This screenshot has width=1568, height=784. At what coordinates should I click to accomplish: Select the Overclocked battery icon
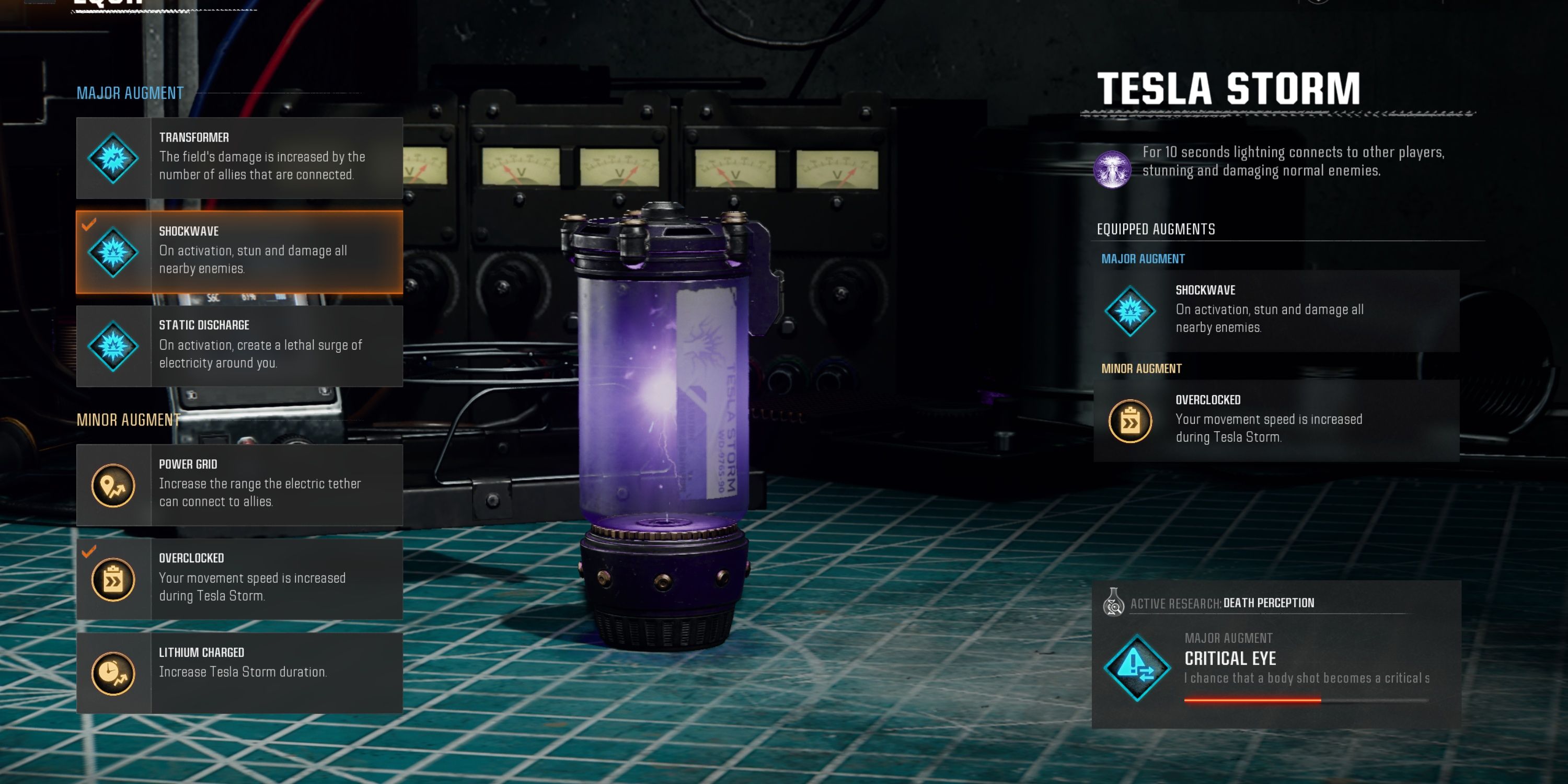[x=112, y=579]
